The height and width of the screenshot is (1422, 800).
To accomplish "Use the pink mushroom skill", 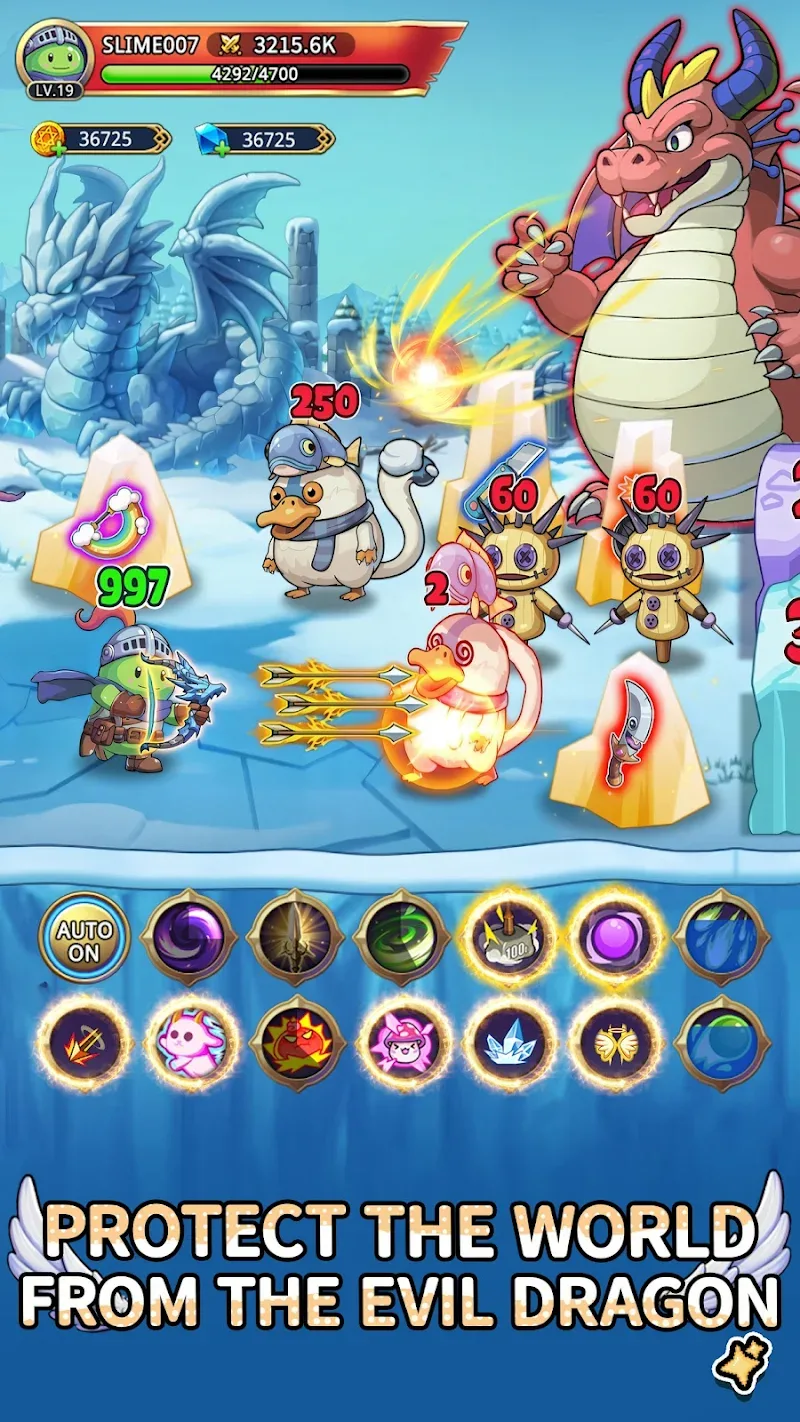I will coord(402,1045).
